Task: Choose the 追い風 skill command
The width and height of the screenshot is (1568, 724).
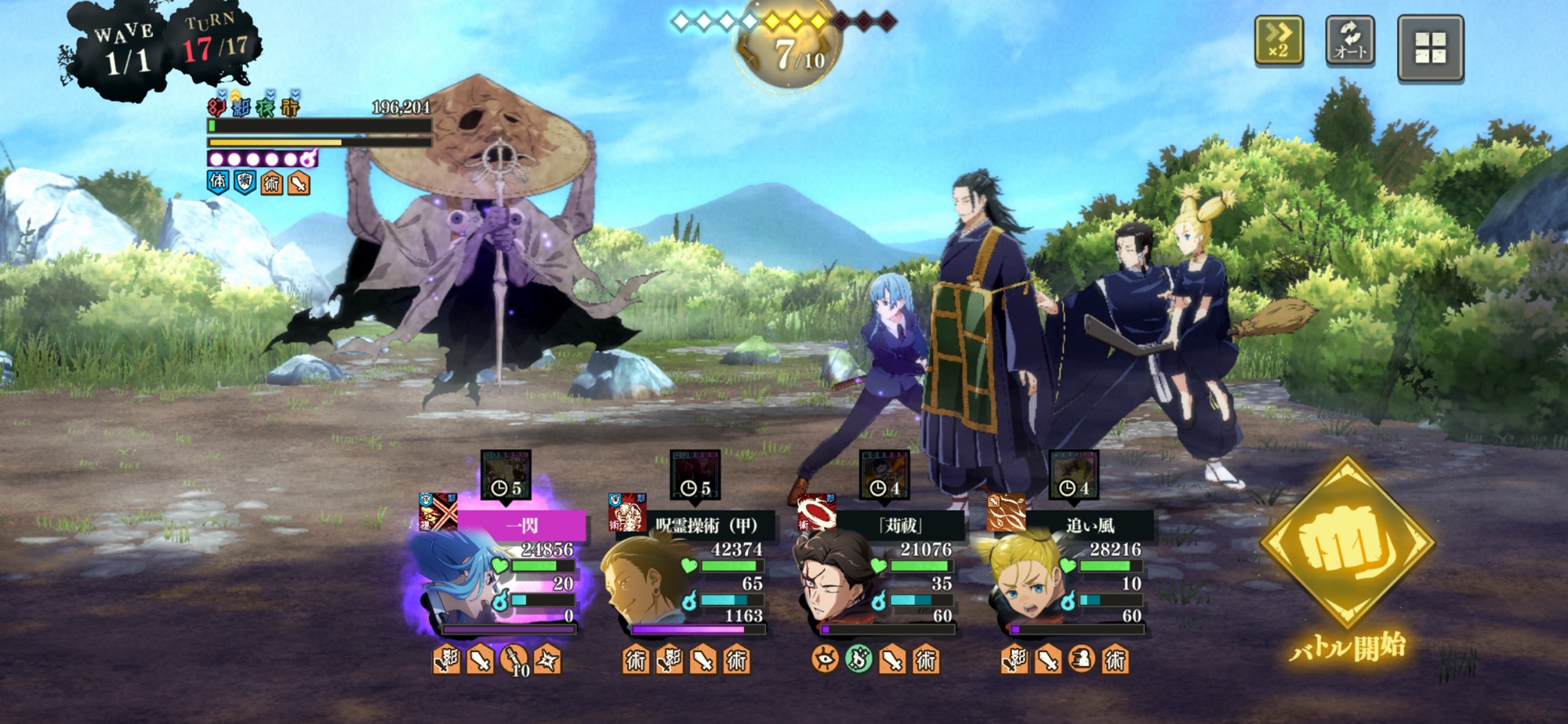Action: [x=1090, y=525]
